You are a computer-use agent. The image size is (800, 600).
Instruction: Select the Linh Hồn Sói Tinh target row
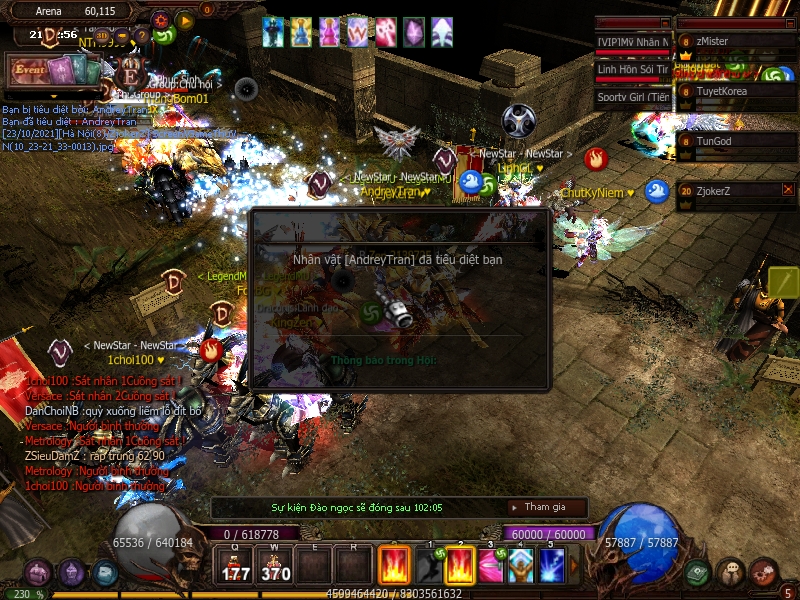pyautogui.click(x=632, y=69)
